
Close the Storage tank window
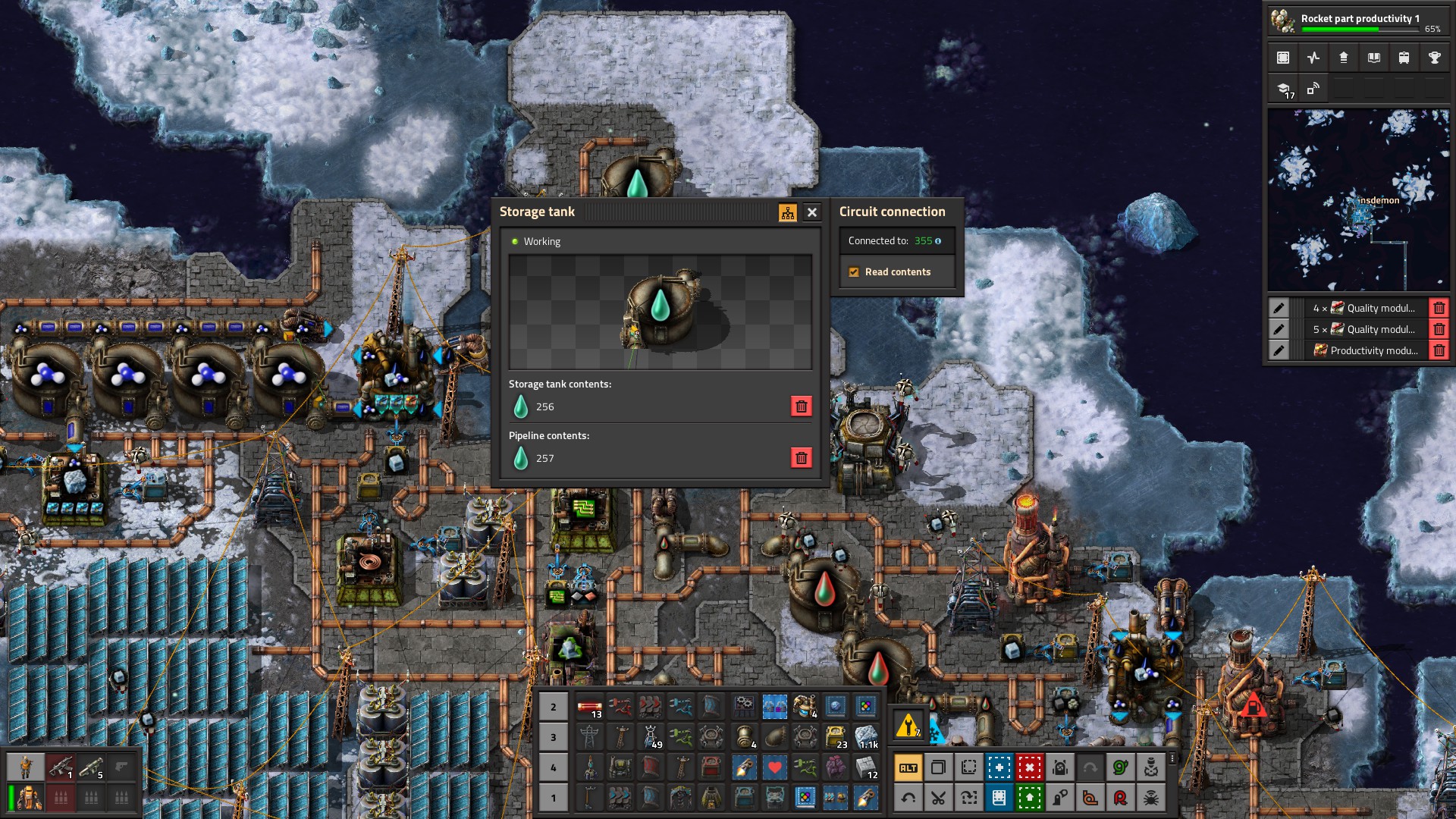tap(811, 212)
